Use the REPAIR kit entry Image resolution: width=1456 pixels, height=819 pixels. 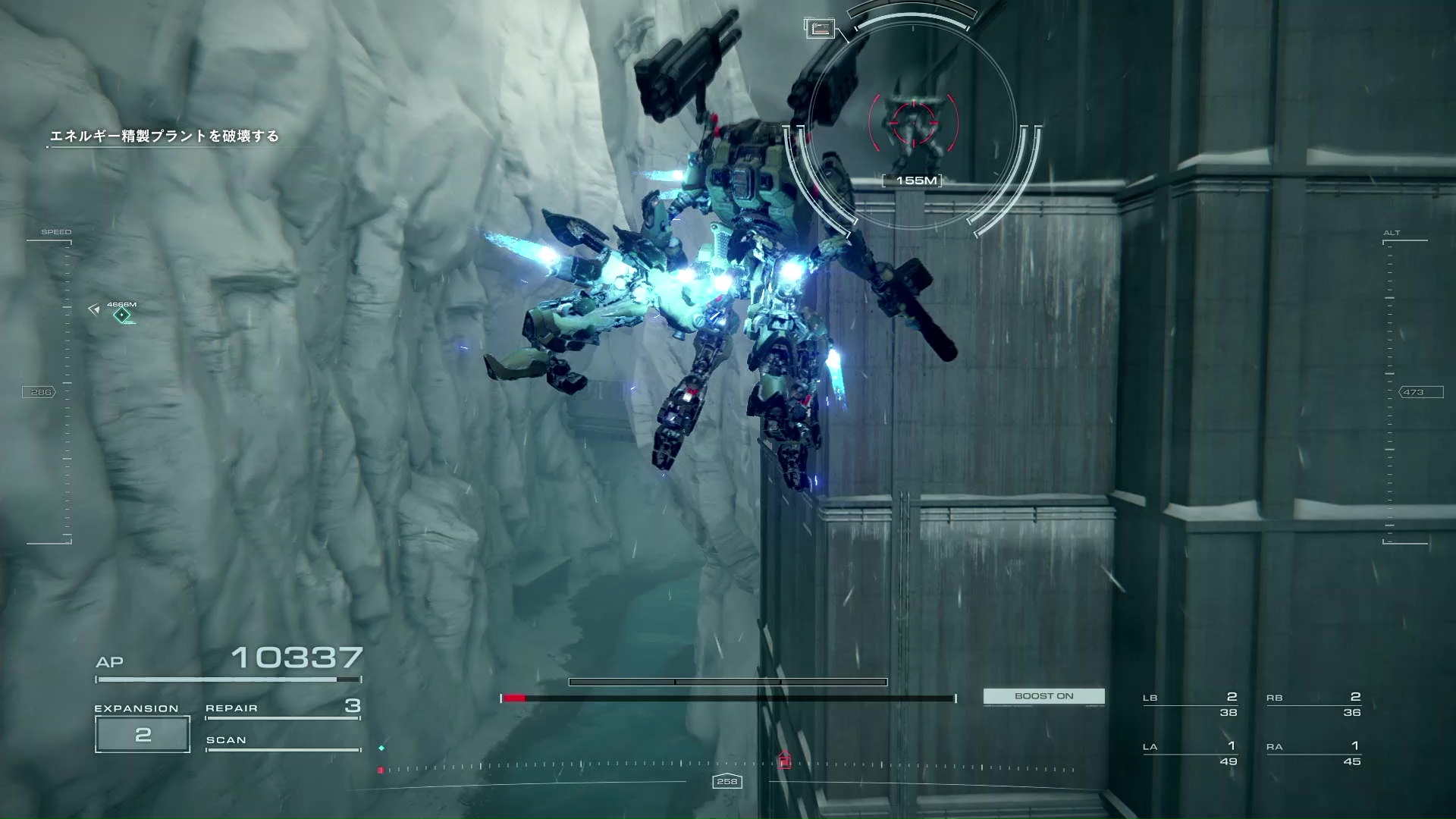point(282,708)
